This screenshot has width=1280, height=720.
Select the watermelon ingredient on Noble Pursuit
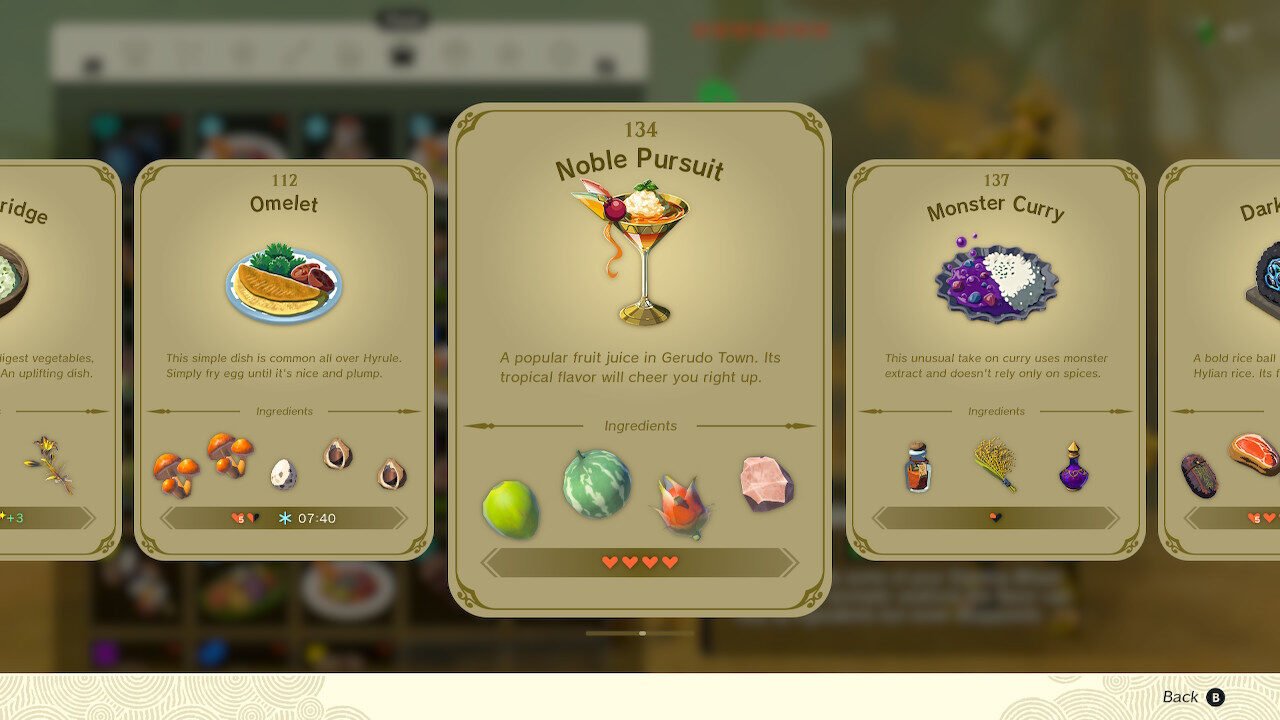coord(597,484)
